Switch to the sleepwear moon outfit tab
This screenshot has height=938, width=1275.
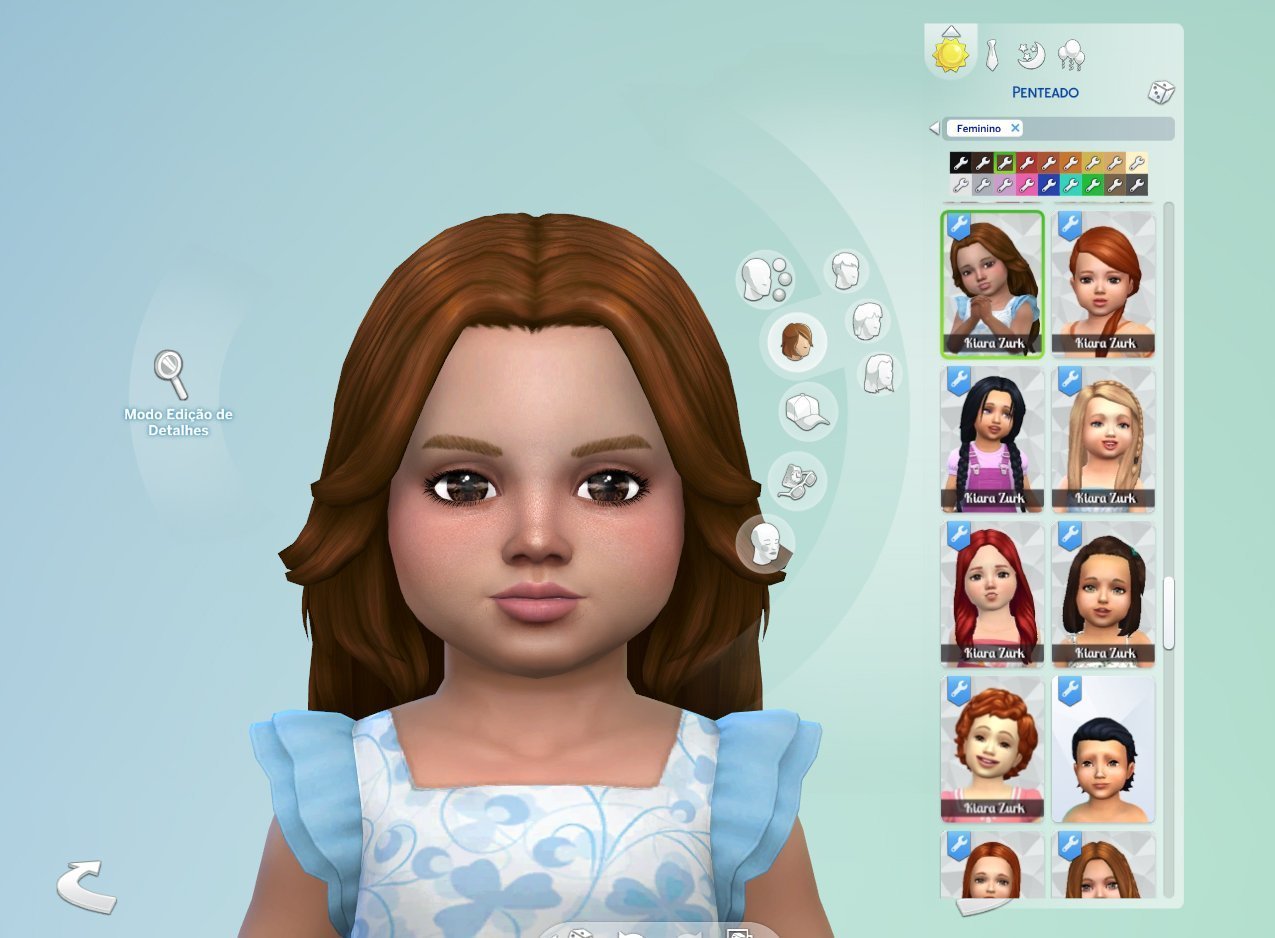(1030, 54)
